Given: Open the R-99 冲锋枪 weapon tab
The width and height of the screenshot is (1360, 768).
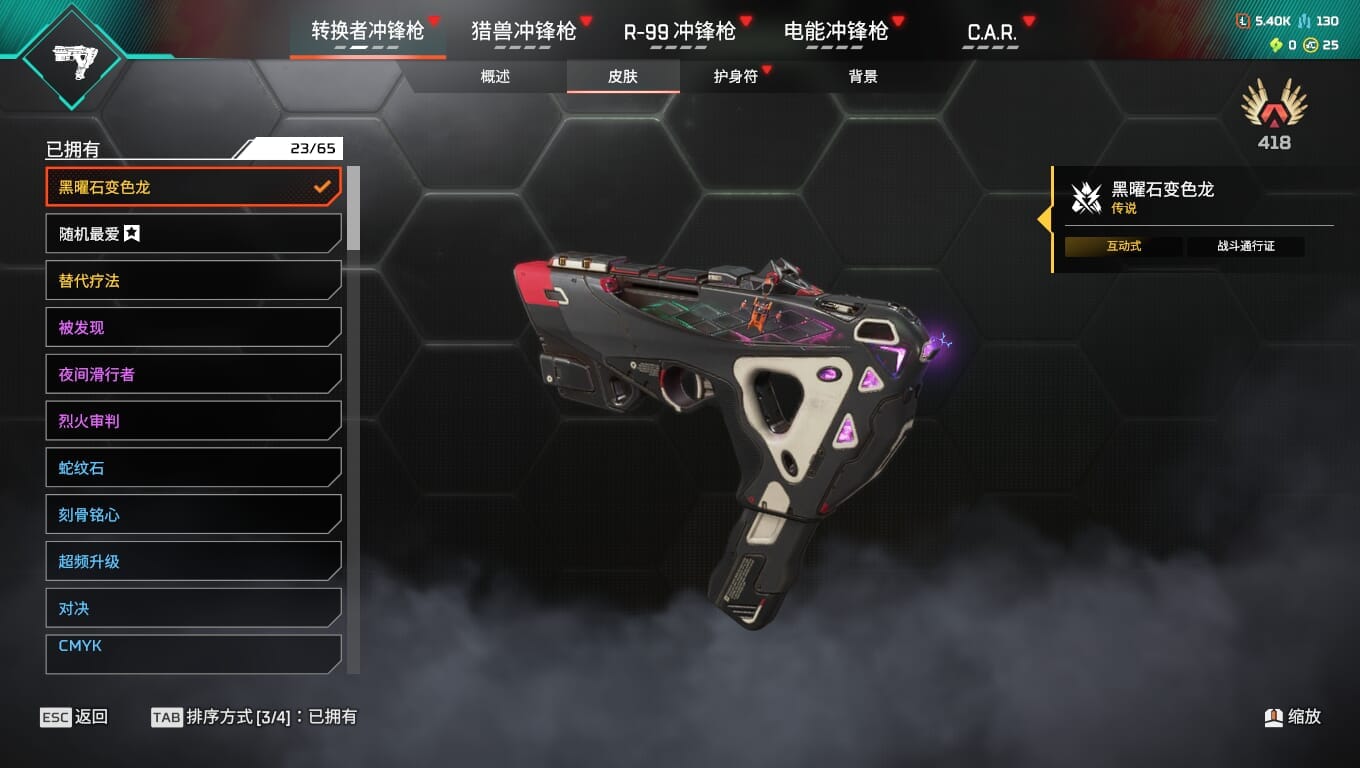Looking at the screenshot, I should (x=679, y=31).
